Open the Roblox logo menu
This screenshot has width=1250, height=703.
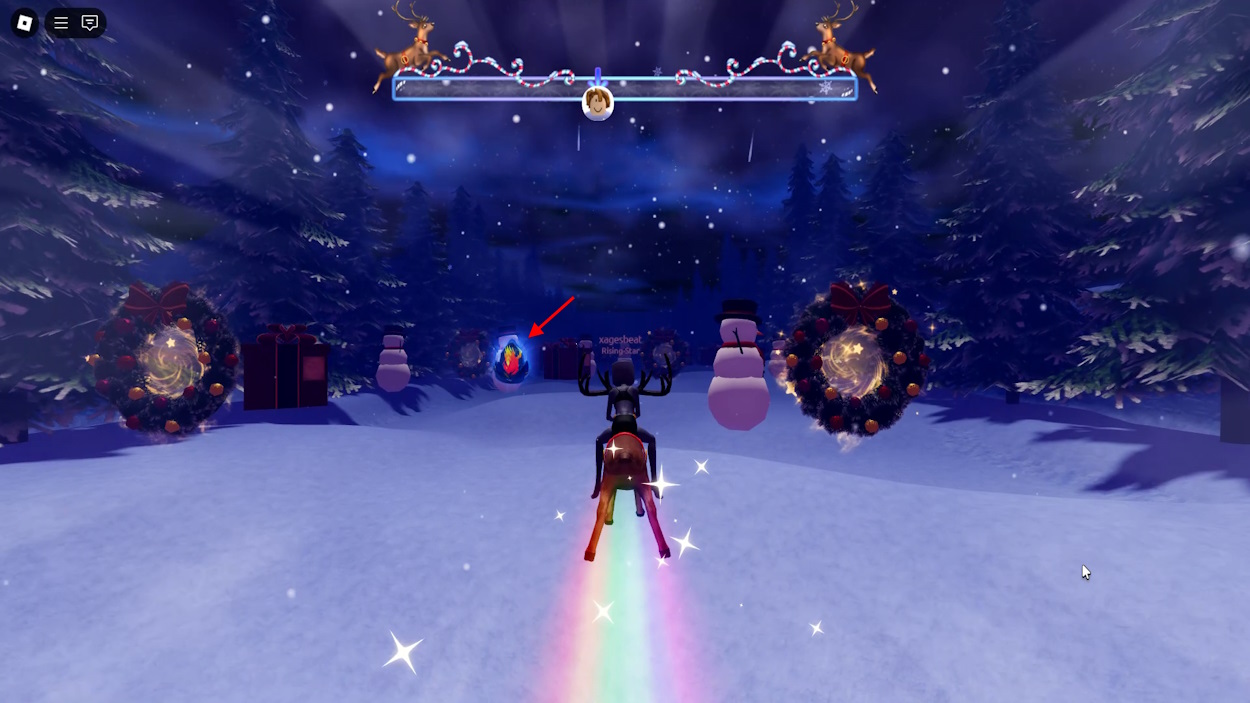coord(24,23)
